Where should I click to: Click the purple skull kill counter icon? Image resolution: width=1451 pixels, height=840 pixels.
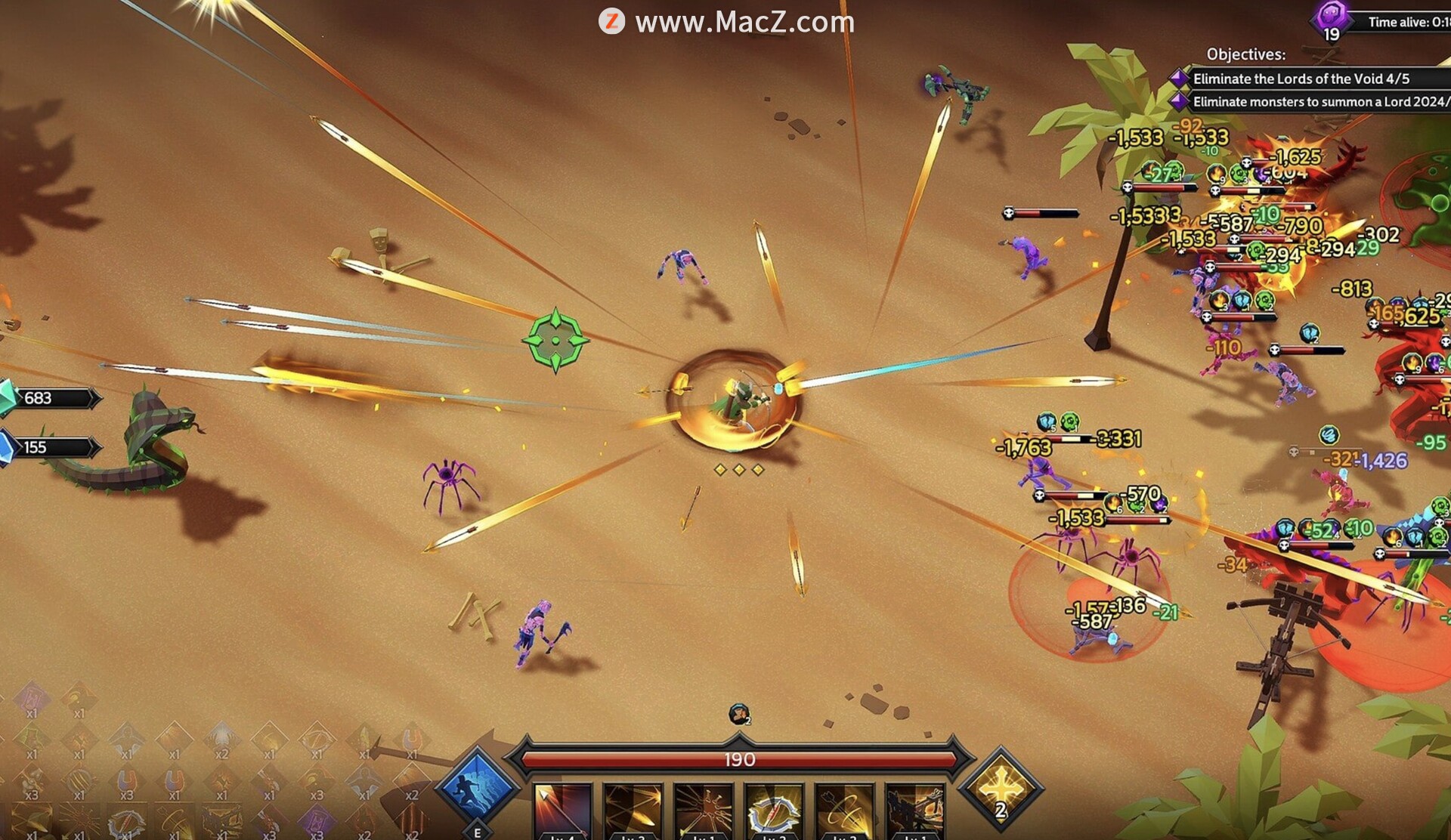point(1332,17)
